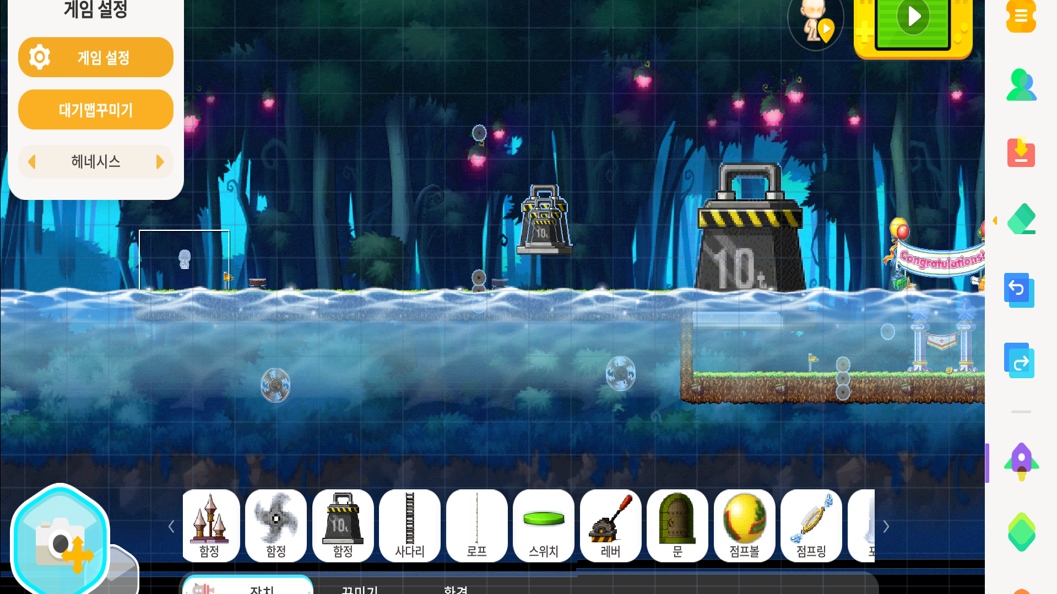Click the character spawn position icon
This screenshot has height=594, width=1057.
(x=815, y=20)
